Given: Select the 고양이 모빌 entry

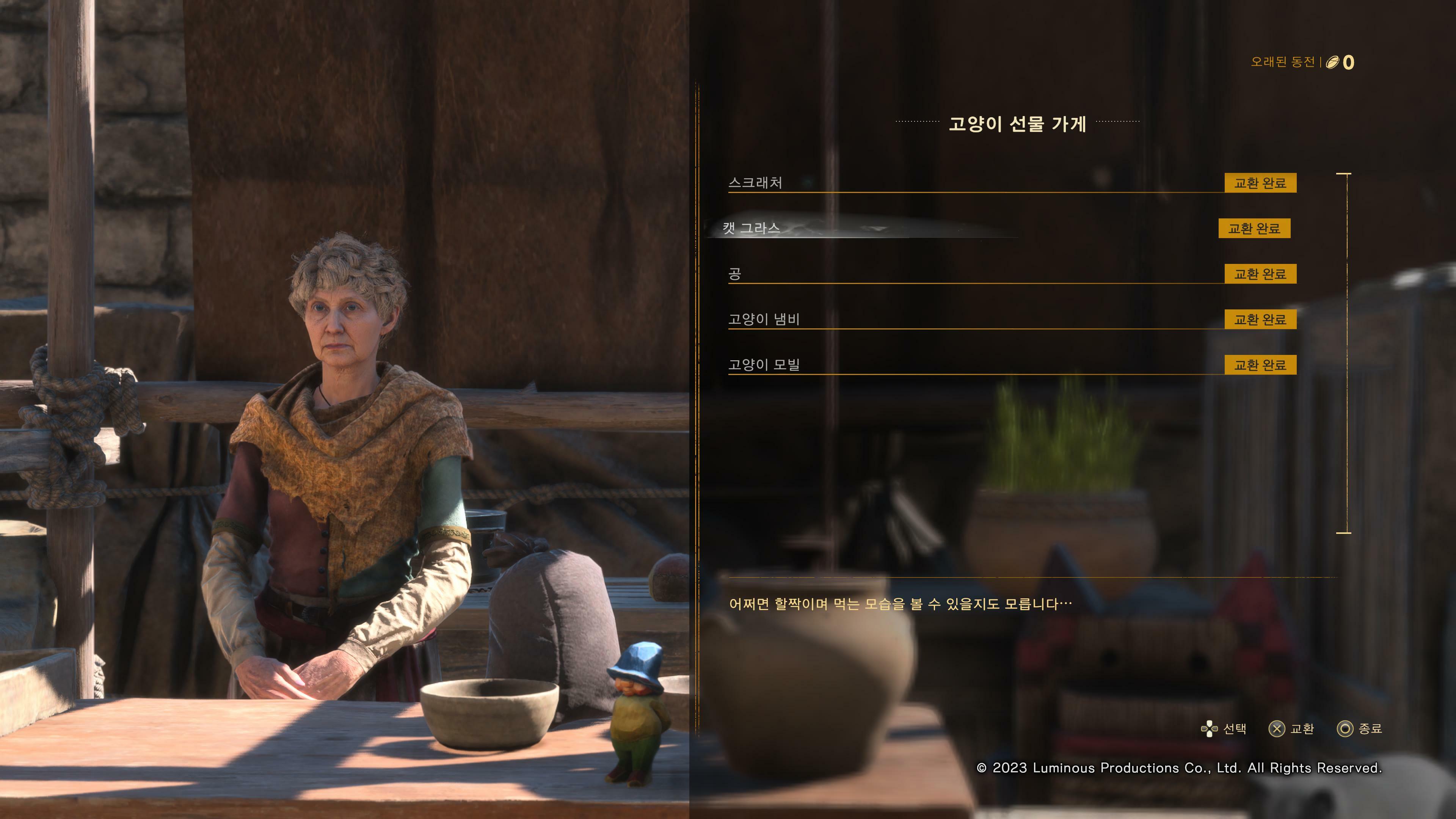Looking at the screenshot, I should (x=764, y=365).
